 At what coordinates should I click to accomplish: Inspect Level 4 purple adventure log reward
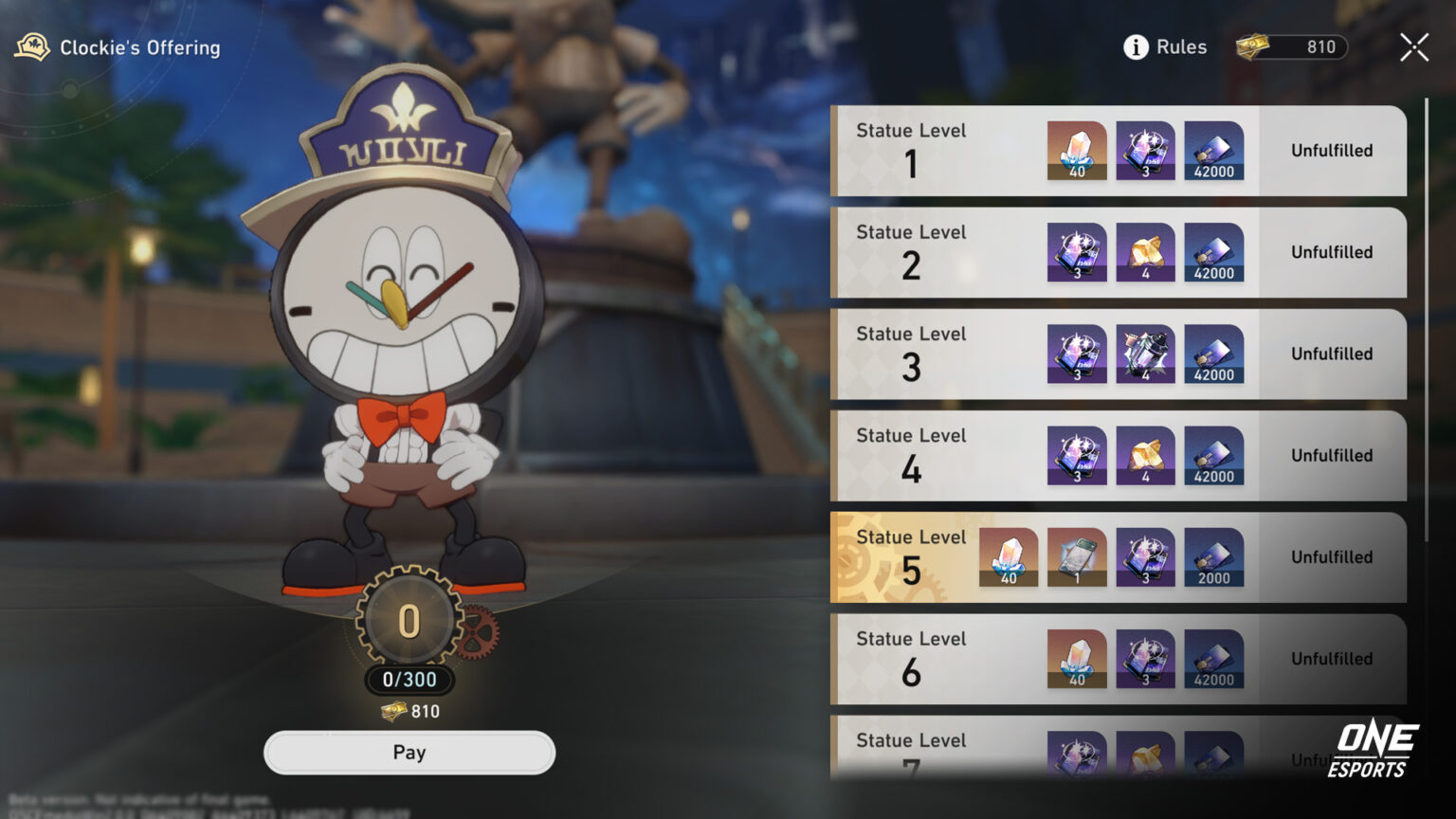click(1077, 455)
